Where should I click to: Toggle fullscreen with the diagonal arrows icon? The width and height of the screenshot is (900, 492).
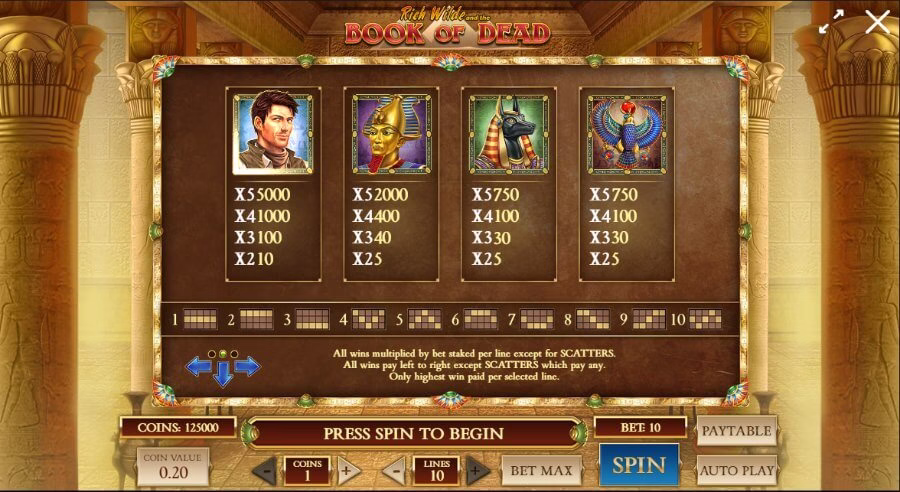click(831, 22)
